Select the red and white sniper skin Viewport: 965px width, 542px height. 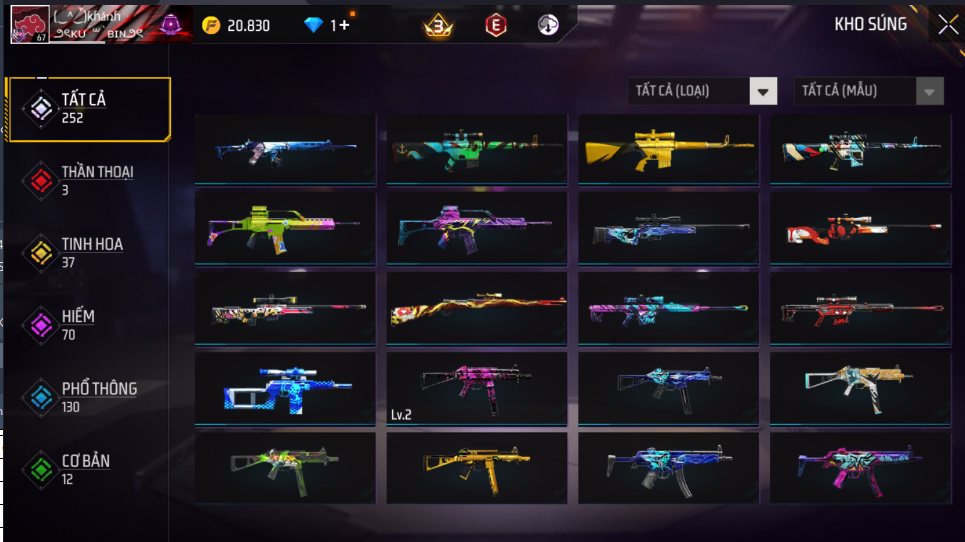pyautogui.click(x=860, y=228)
